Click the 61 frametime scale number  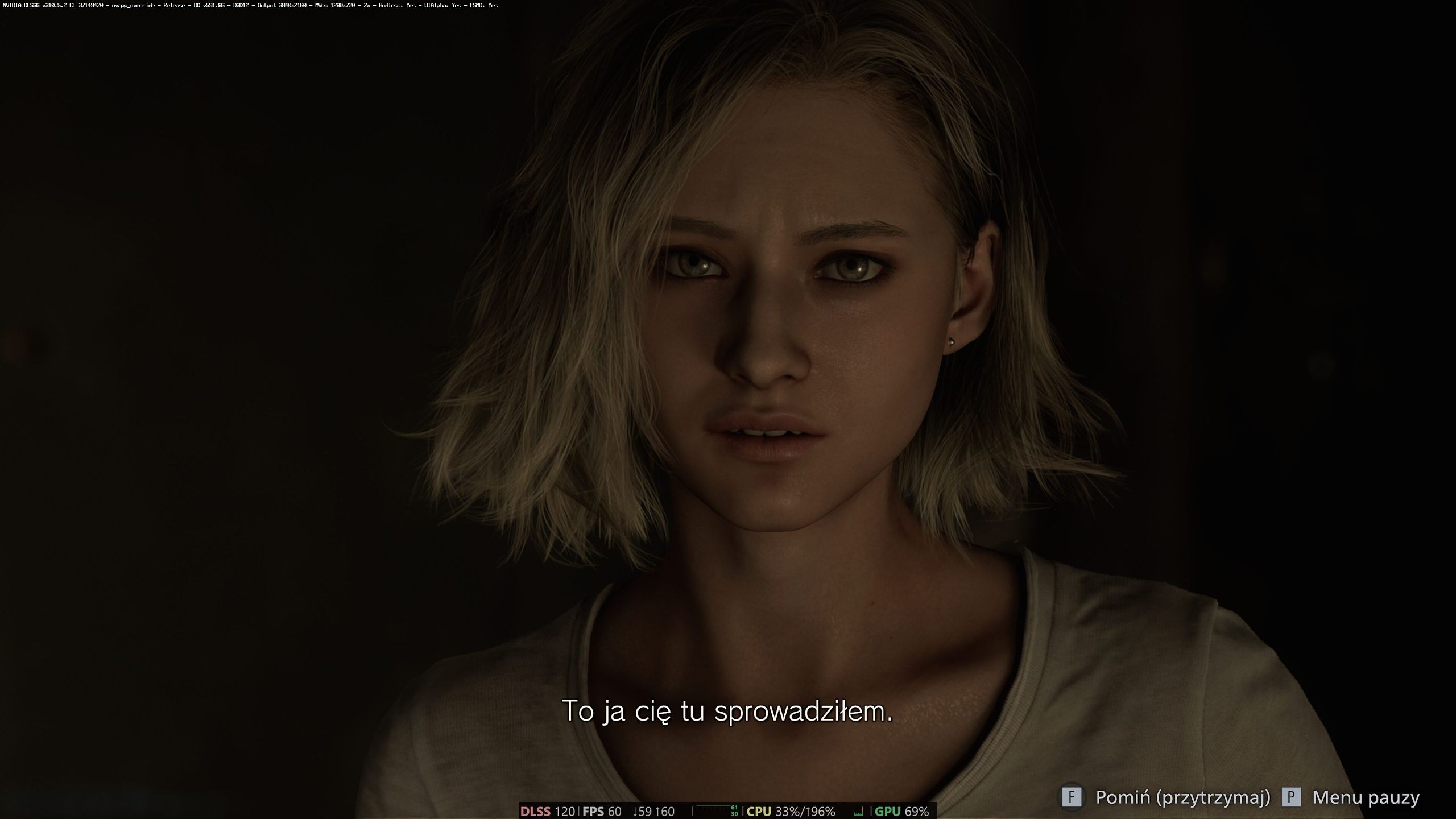tap(735, 807)
